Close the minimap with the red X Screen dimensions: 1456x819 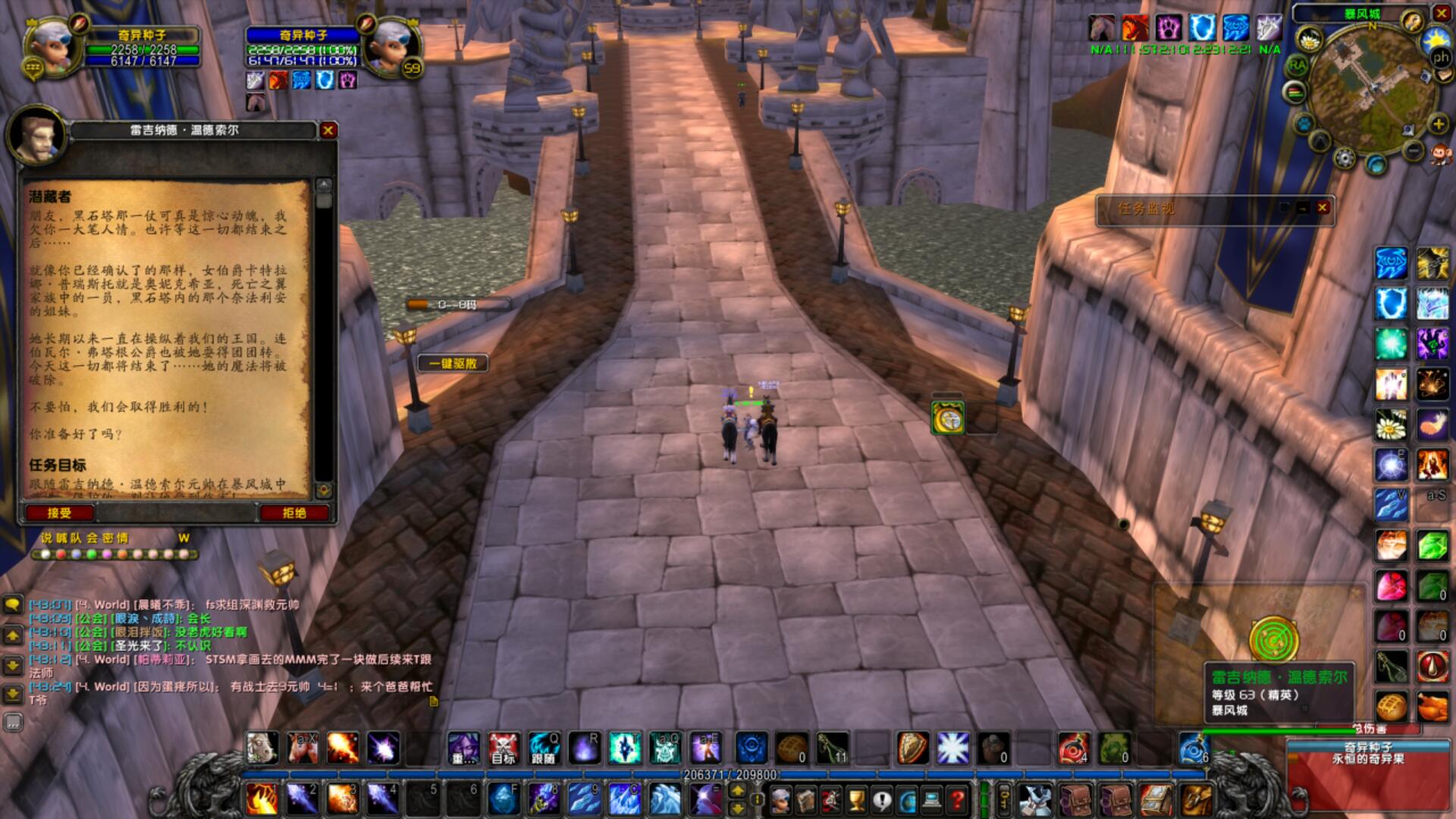(x=1442, y=13)
